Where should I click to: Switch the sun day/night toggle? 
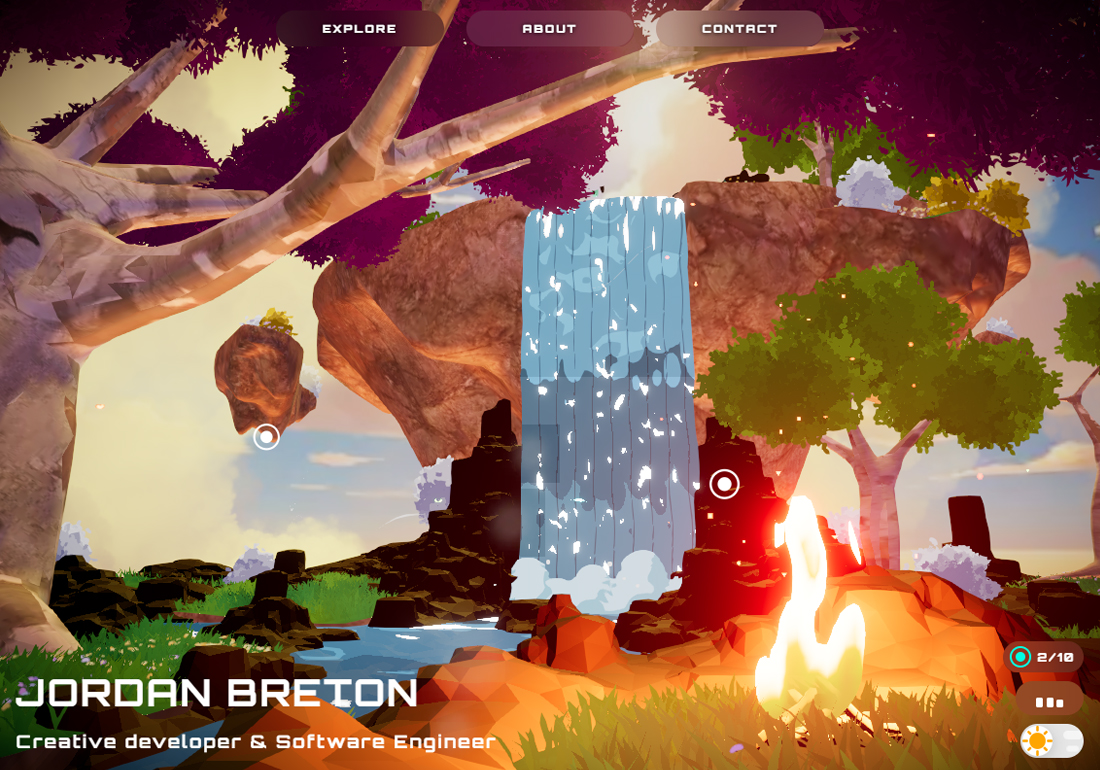coord(1051,741)
